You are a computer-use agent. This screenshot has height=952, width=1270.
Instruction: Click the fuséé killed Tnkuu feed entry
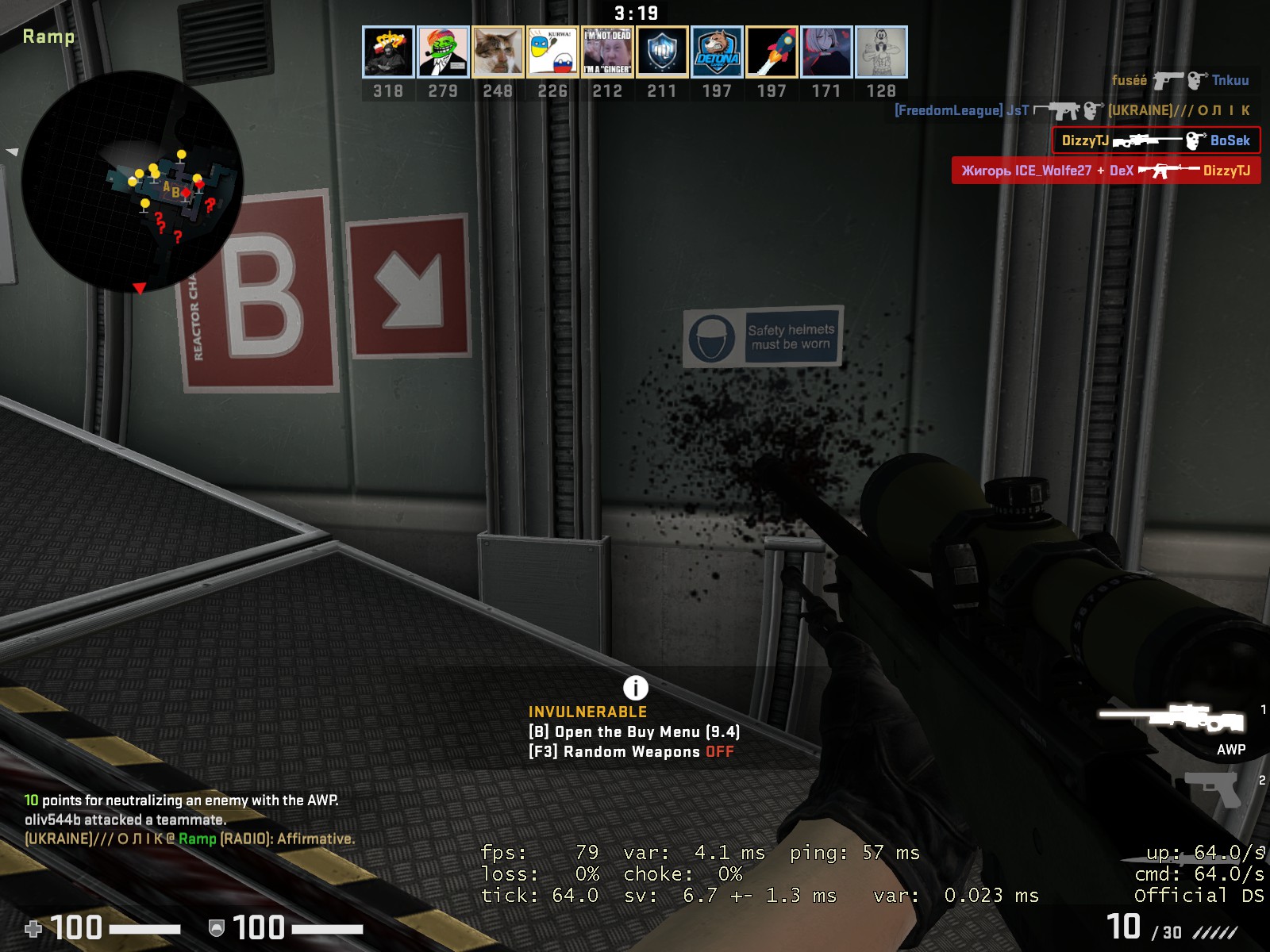[x=1180, y=80]
